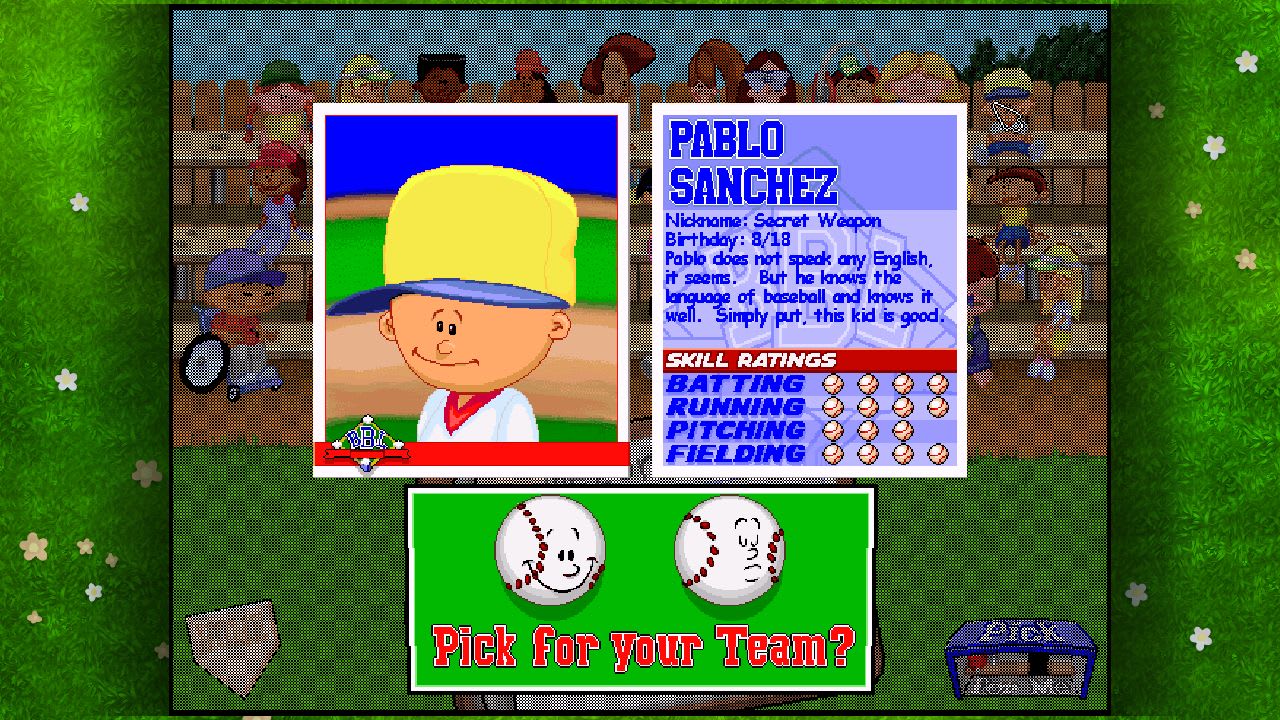
Task: Click the Pick for your Team banner text
Action: (642, 647)
